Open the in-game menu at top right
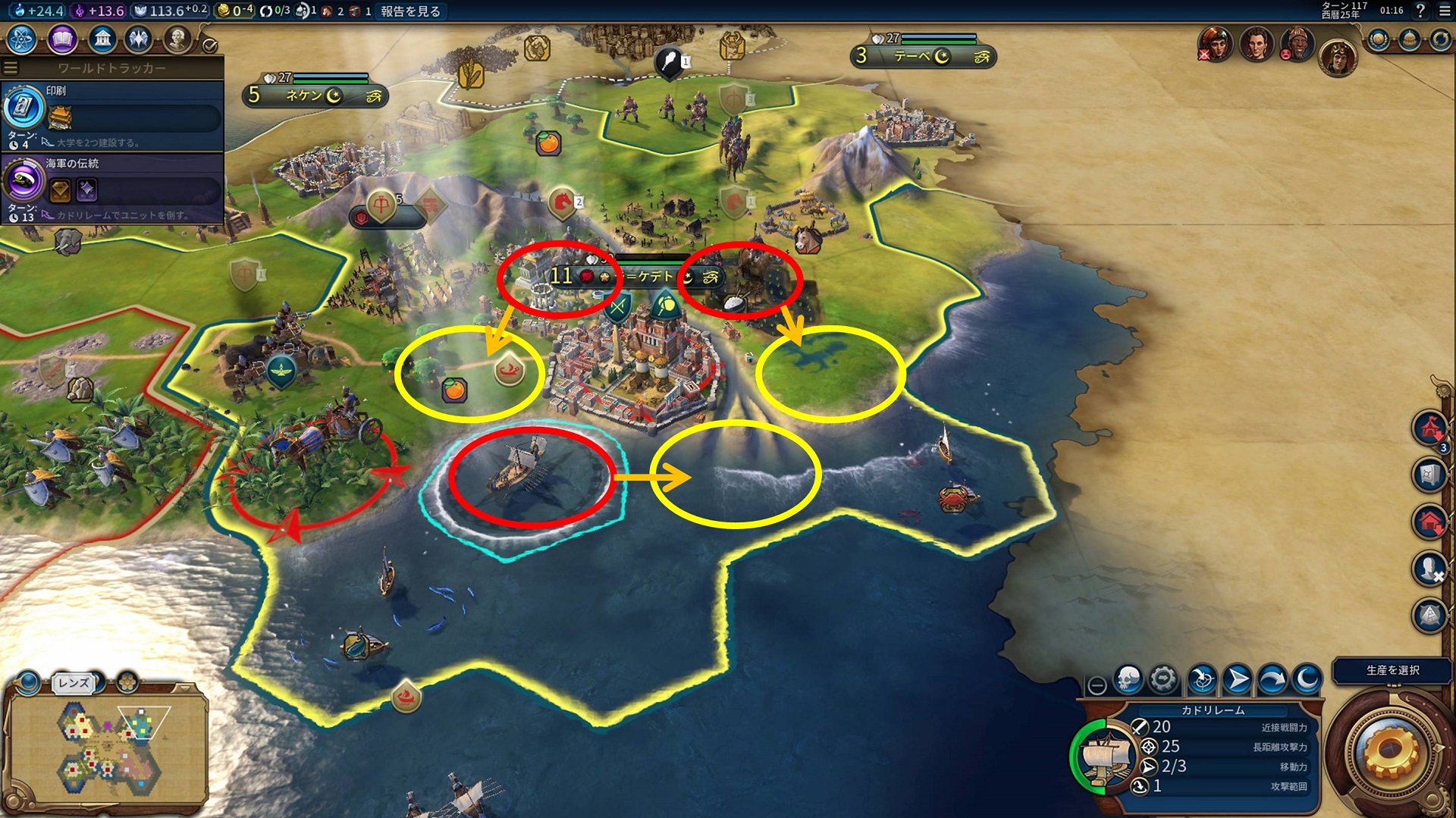Screen dimensions: 1456x818 coord(1446,12)
